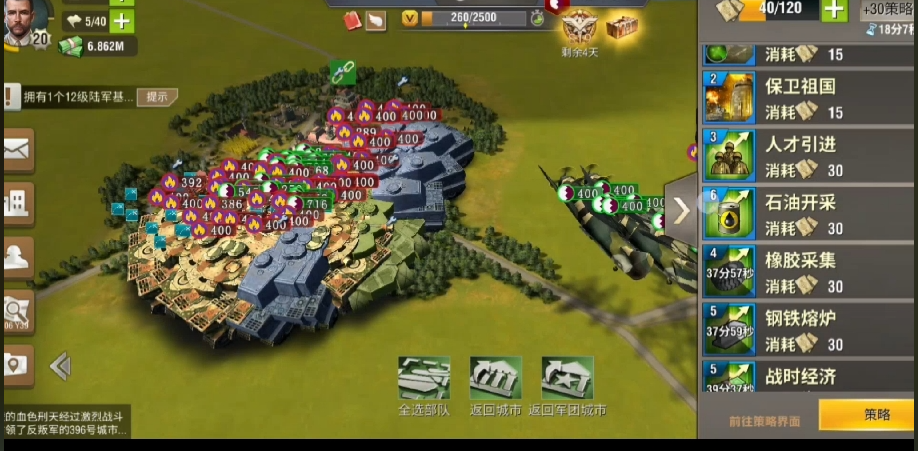Activate the 石油开采 oil strategy

click(800, 213)
